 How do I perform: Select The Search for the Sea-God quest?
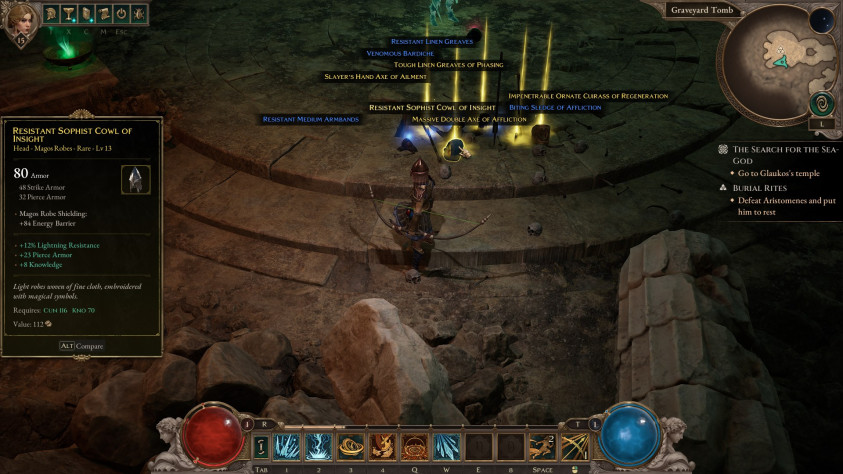point(783,154)
